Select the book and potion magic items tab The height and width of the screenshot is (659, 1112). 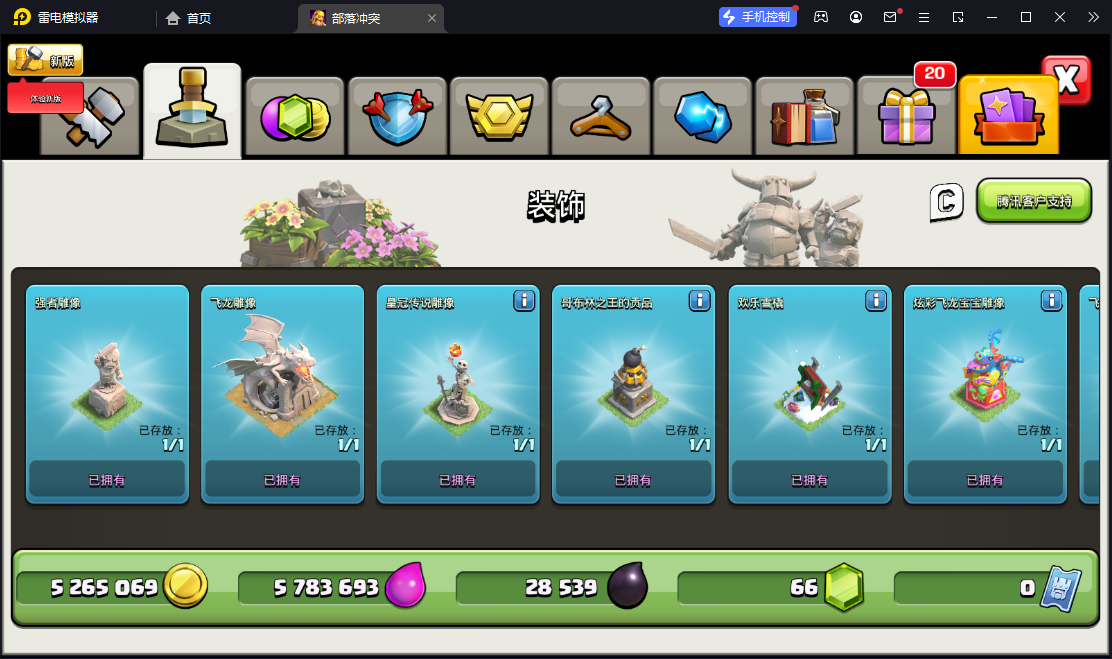805,117
